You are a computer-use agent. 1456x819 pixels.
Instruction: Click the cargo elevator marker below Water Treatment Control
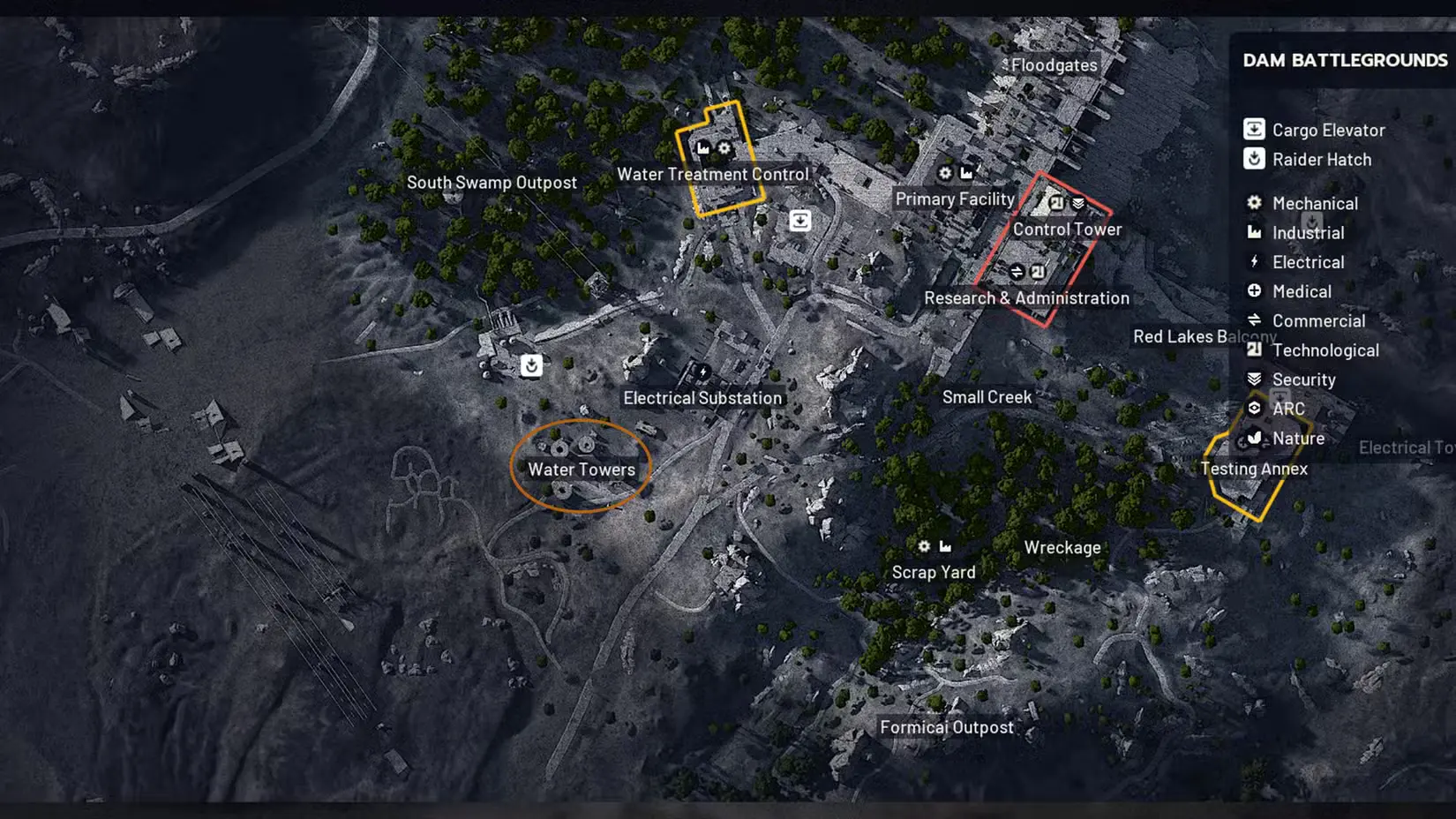click(x=800, y=221)
